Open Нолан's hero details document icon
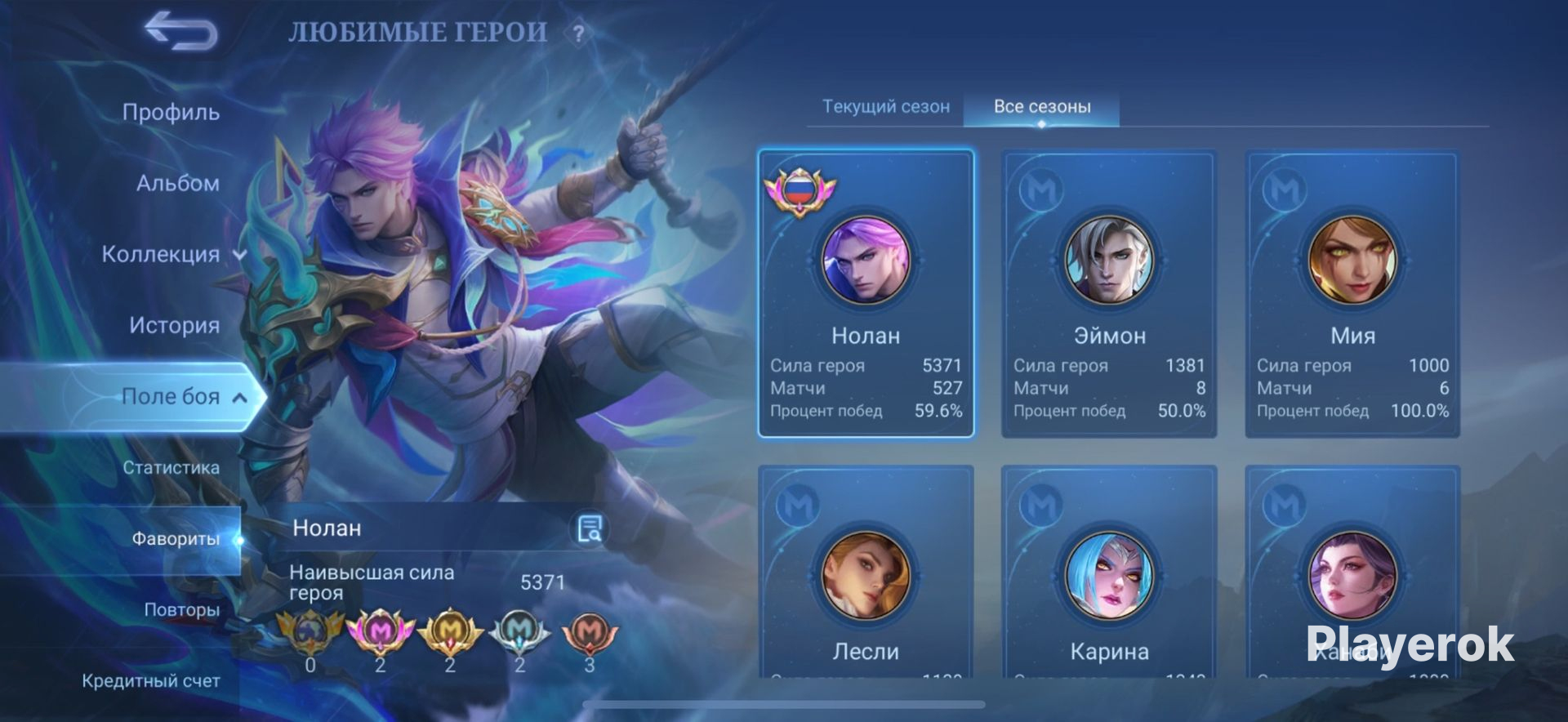Viewport: 1568px width, 722px height. [589, 529]
